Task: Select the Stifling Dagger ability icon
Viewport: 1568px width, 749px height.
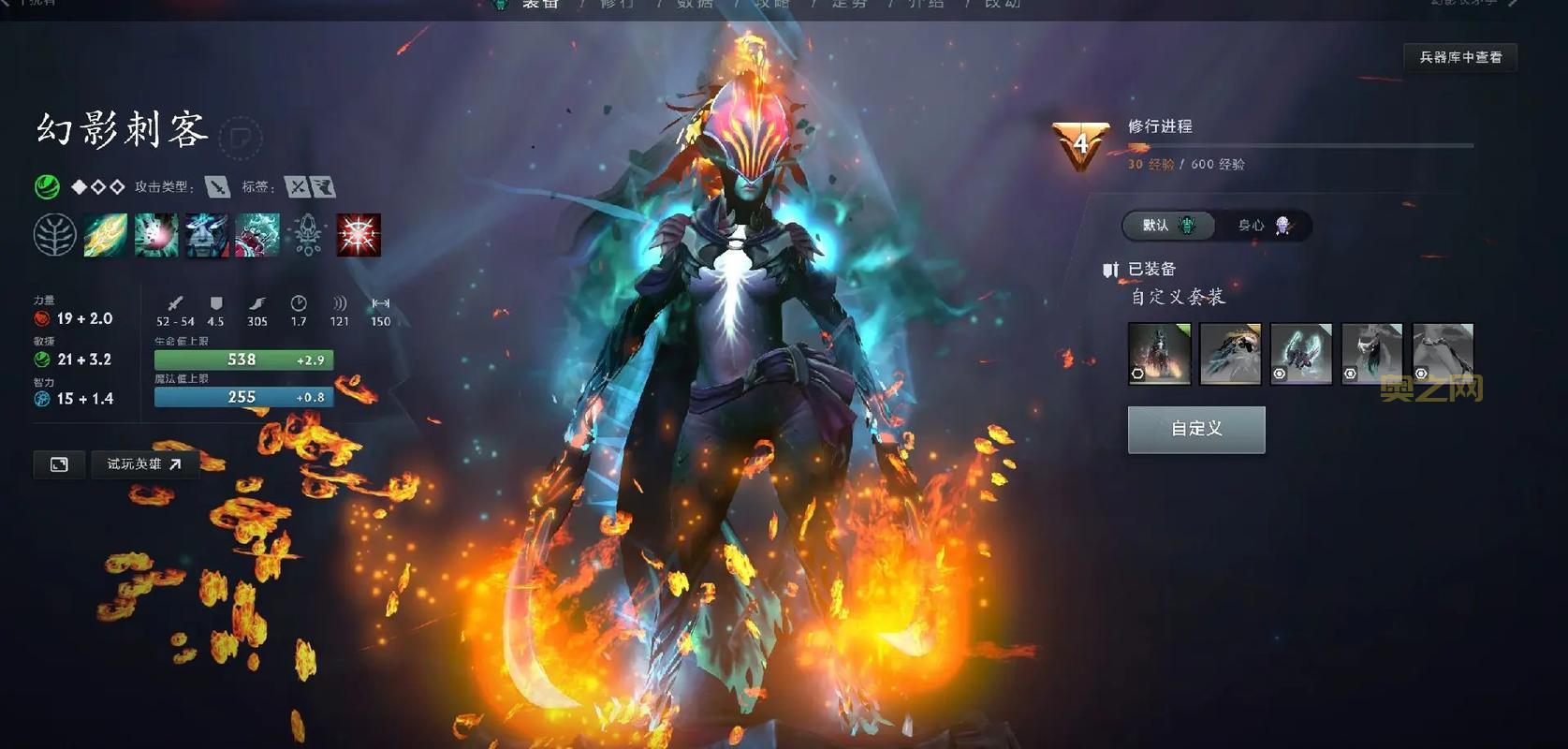Action: click(106, 235)
